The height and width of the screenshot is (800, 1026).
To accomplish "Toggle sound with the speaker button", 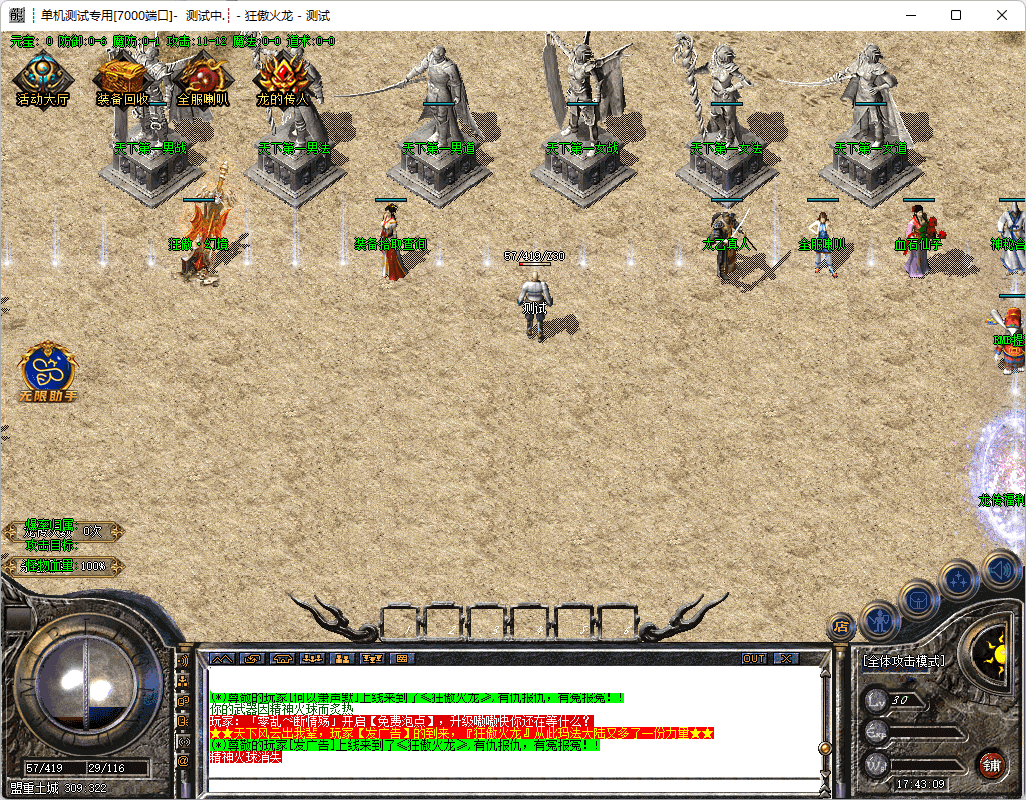I will 1000,569.
